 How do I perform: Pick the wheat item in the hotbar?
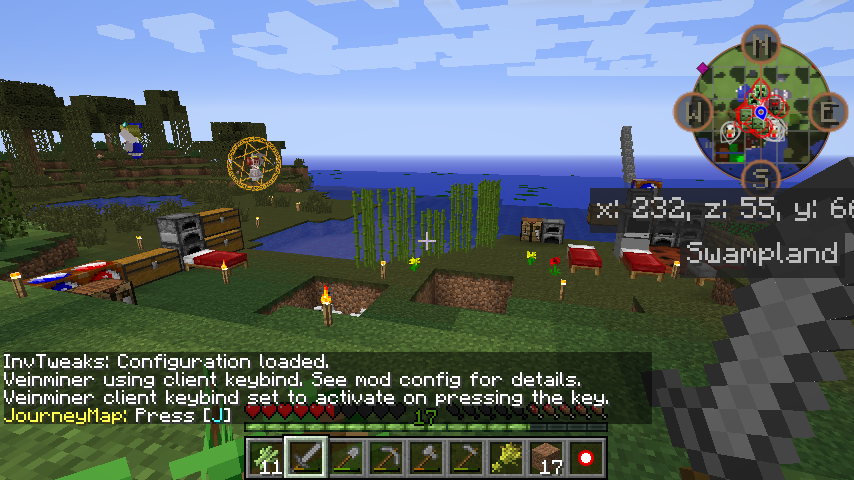pos(505,458)
